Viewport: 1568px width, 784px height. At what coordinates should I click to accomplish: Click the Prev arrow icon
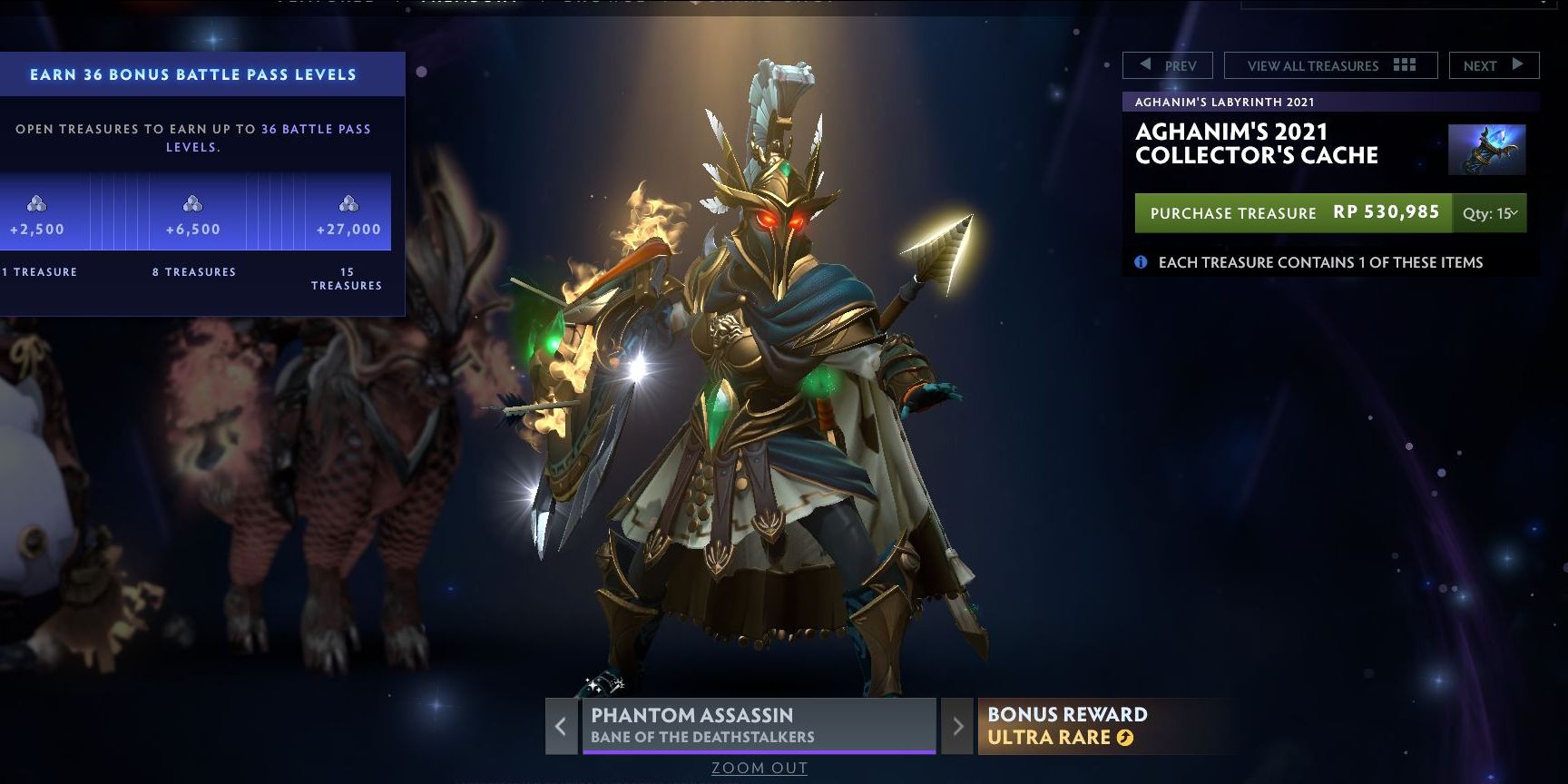click(1143, 65)
